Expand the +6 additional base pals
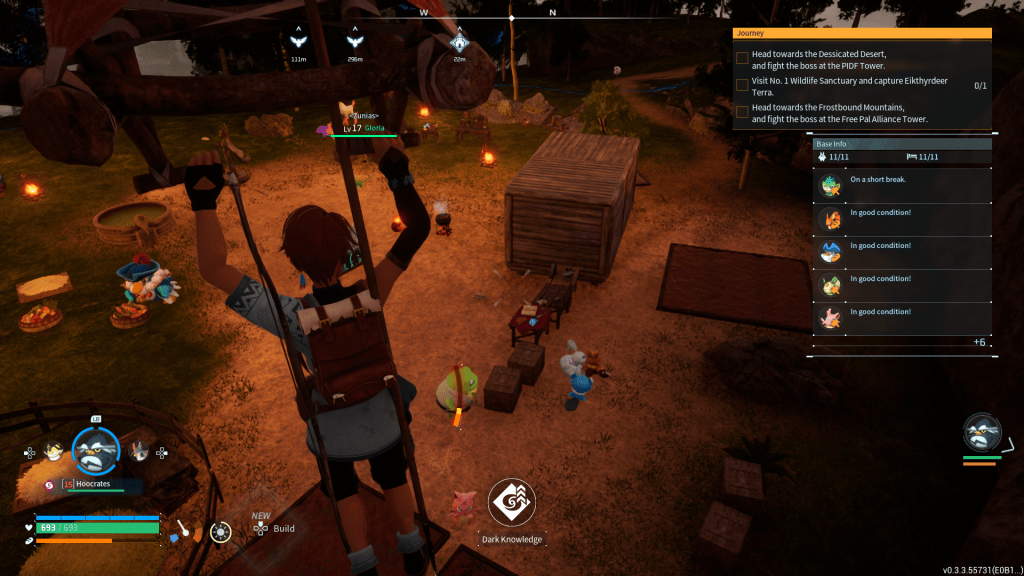Screen dimensions: 1024x576 pyautogui.click(x=979, y=342)
